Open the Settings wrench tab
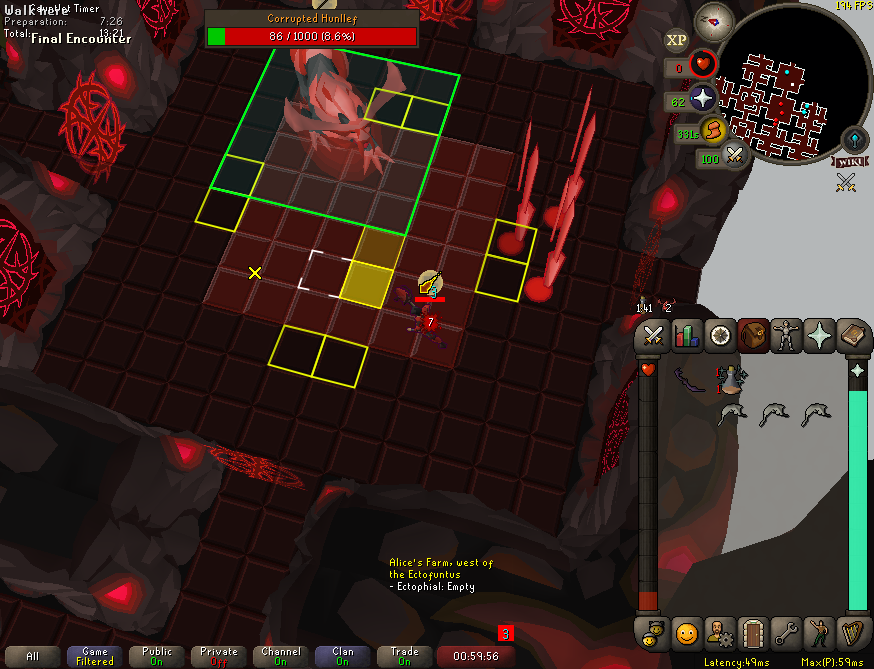 [x=786, y=633]
